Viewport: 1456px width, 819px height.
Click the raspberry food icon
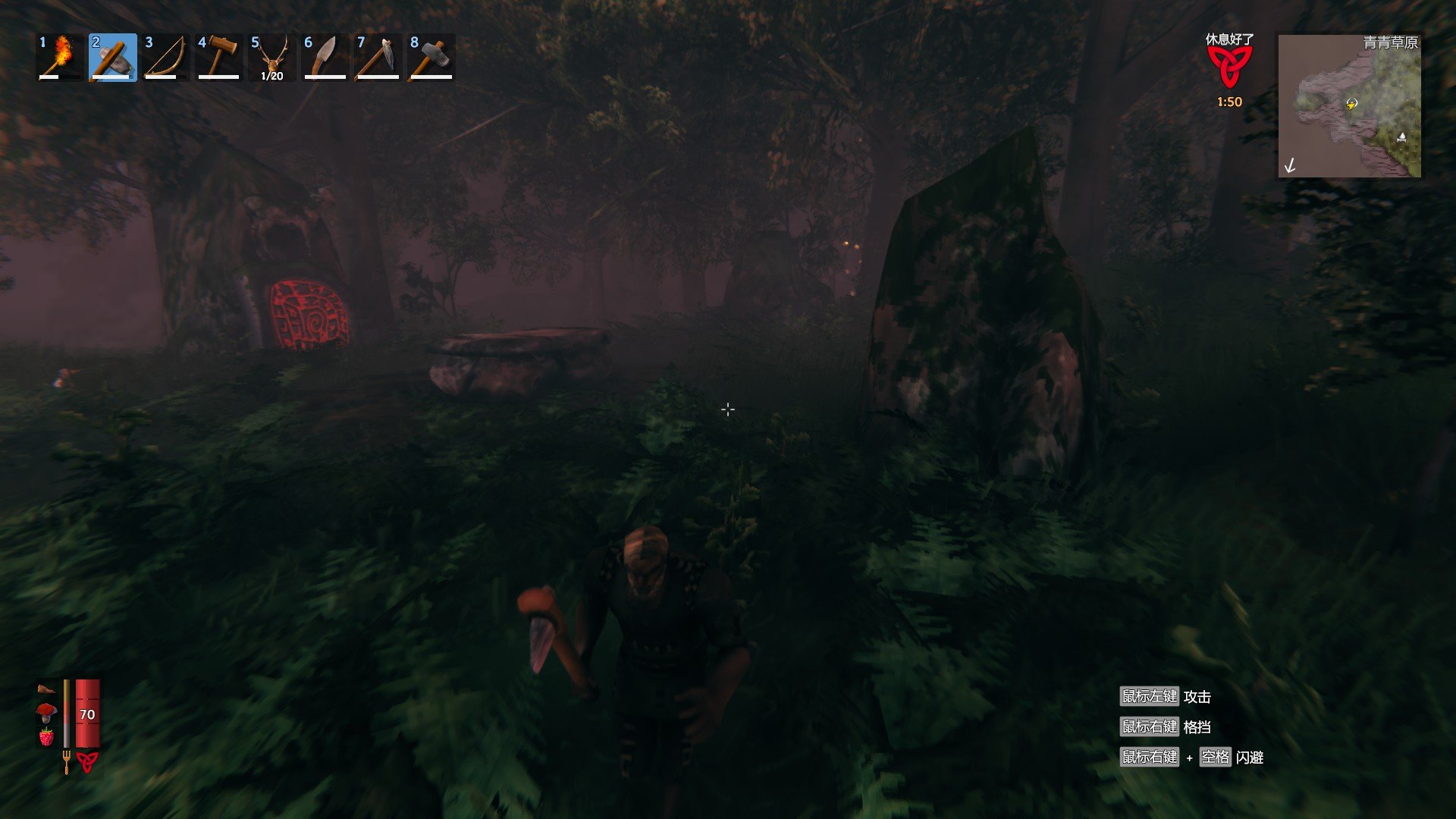click(x=46, y=736)
